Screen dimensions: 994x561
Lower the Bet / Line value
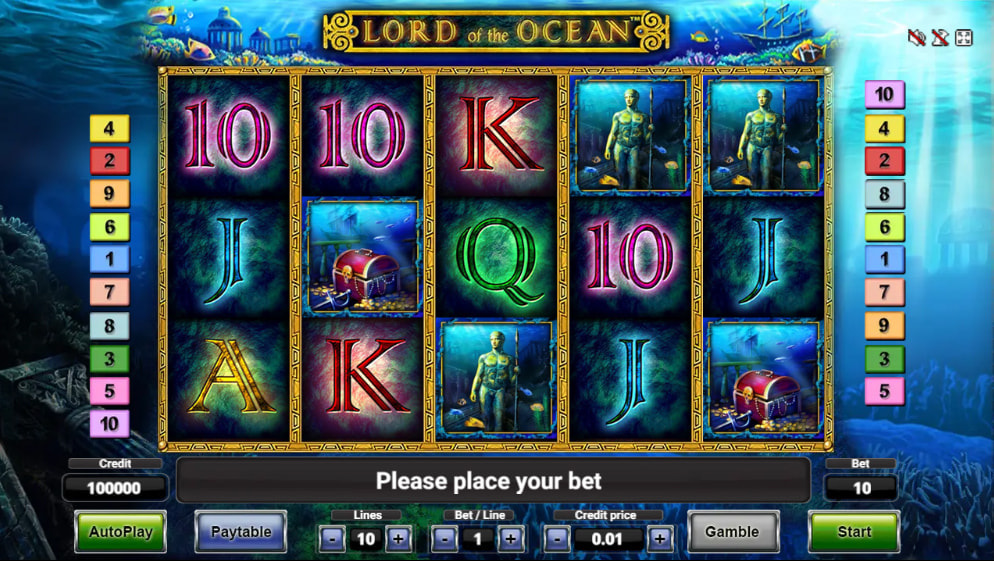(446, 540)
